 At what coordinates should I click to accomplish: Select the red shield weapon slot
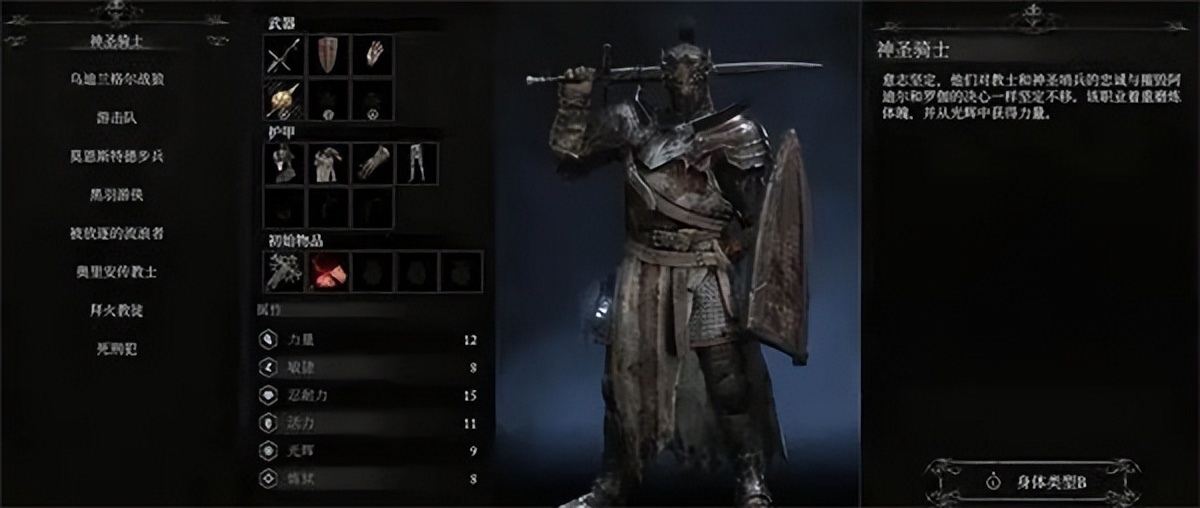(x=328, y=56)
